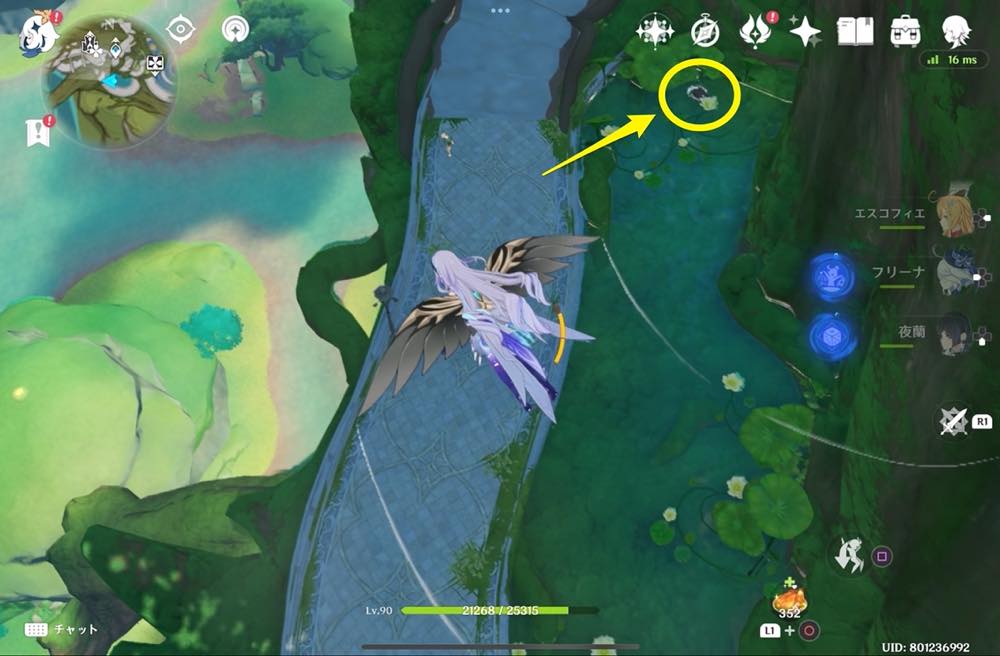Switch to party member エスコフィエ
Image resolution: width=1000 pixels, height=656 pixels.
[953, 214]
